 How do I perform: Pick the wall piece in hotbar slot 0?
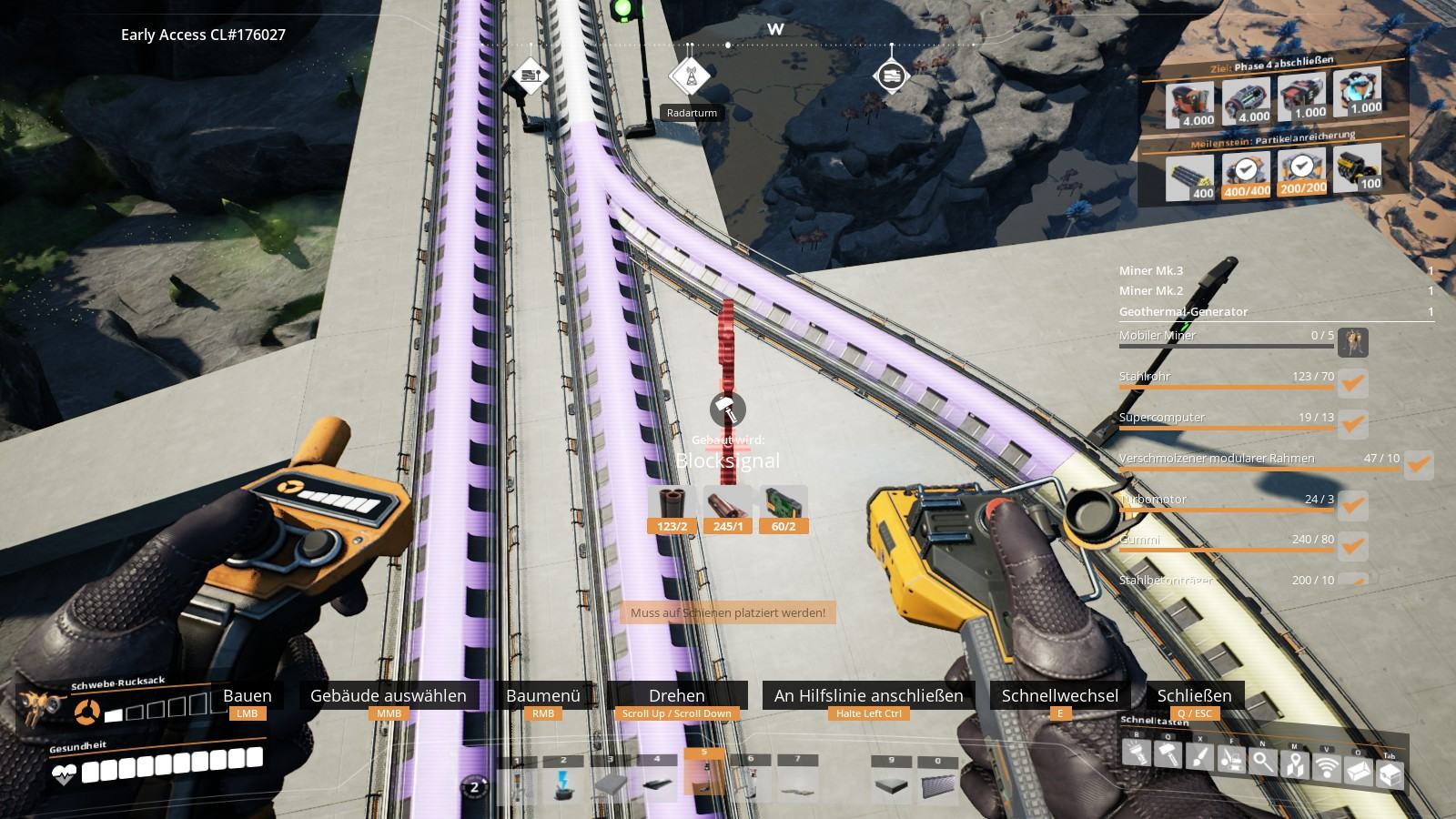[x=938, y=783]
